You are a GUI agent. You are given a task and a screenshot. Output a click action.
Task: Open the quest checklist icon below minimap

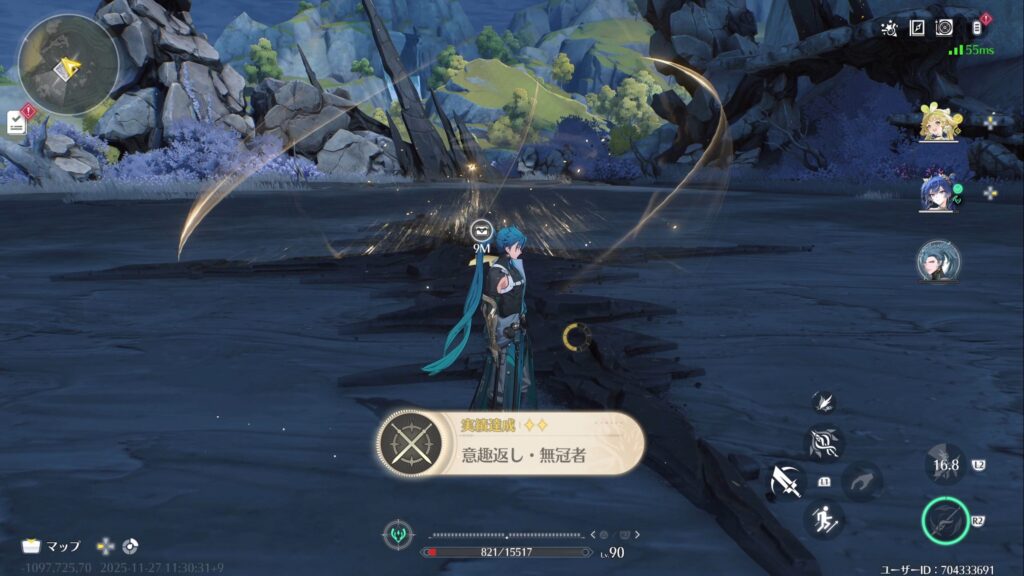17,122
